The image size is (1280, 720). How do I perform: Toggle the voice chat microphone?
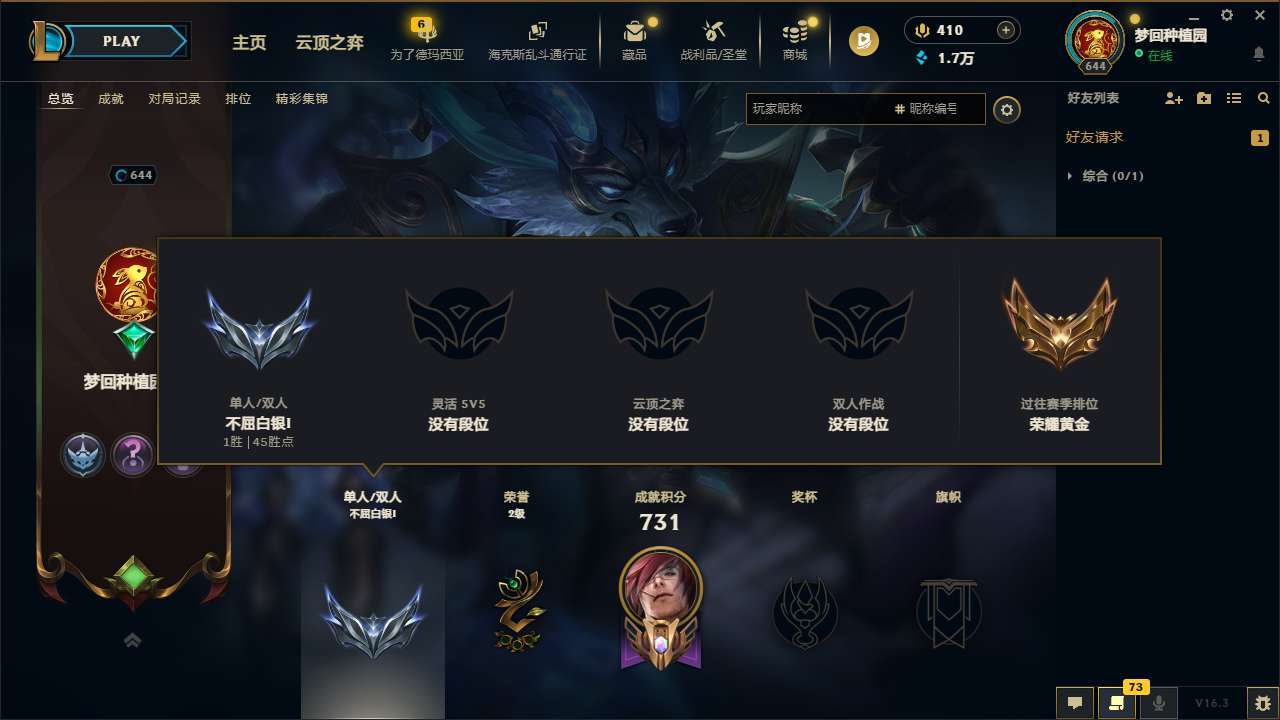click(x=1158, y=704)
